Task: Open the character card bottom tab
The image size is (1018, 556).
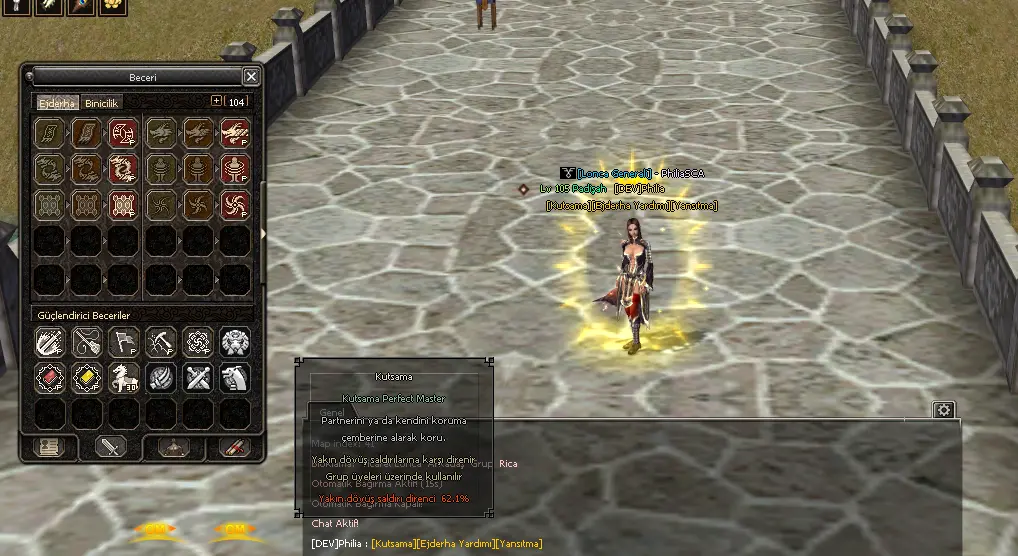Action: tap(49, 447)
